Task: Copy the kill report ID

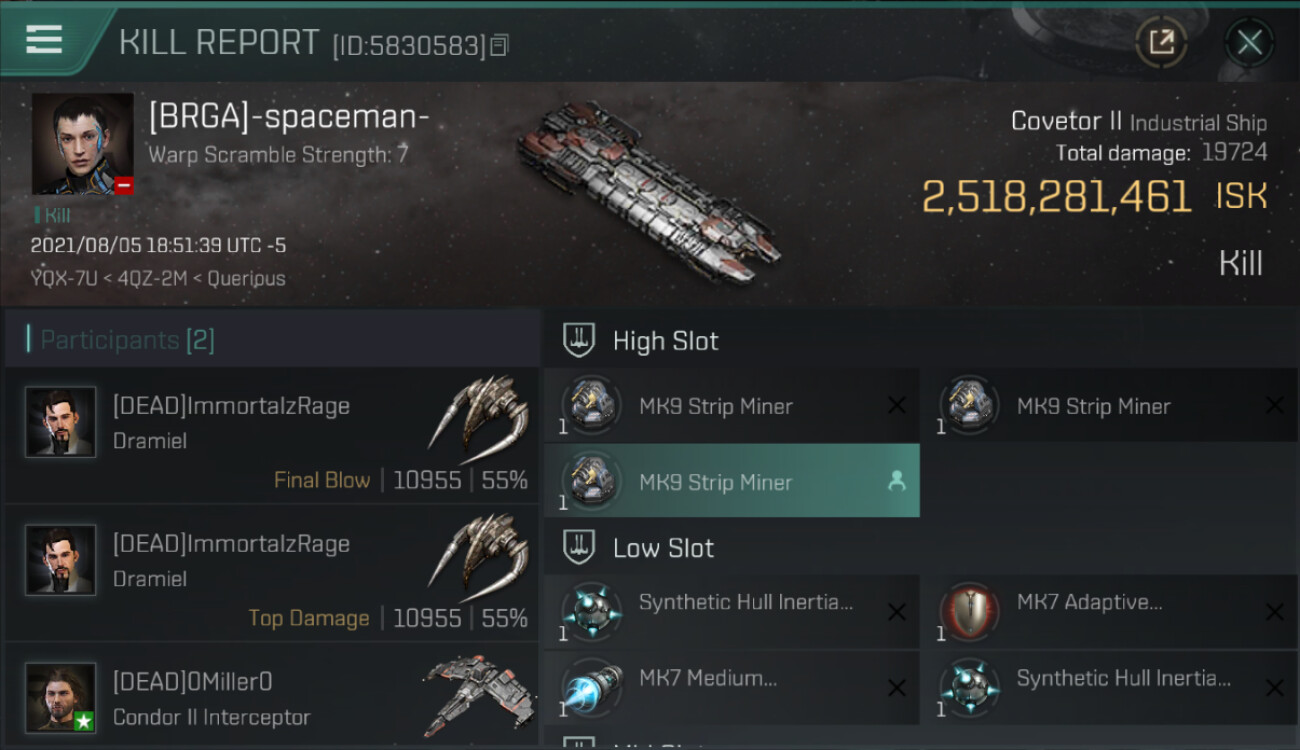Action: [500, 45]
